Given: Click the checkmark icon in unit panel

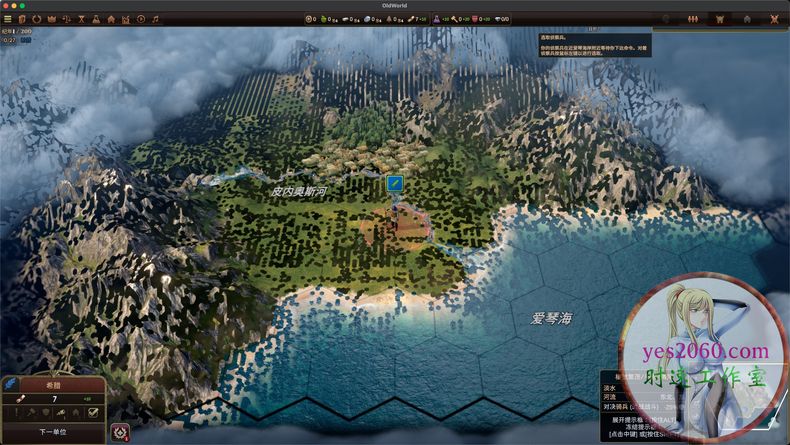Looking at the screenshot, I should tap(93, 412).
